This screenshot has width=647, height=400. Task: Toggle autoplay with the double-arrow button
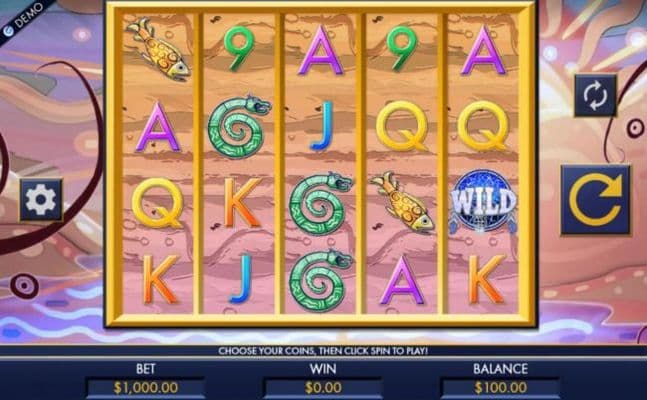click(x=595, y=96)
